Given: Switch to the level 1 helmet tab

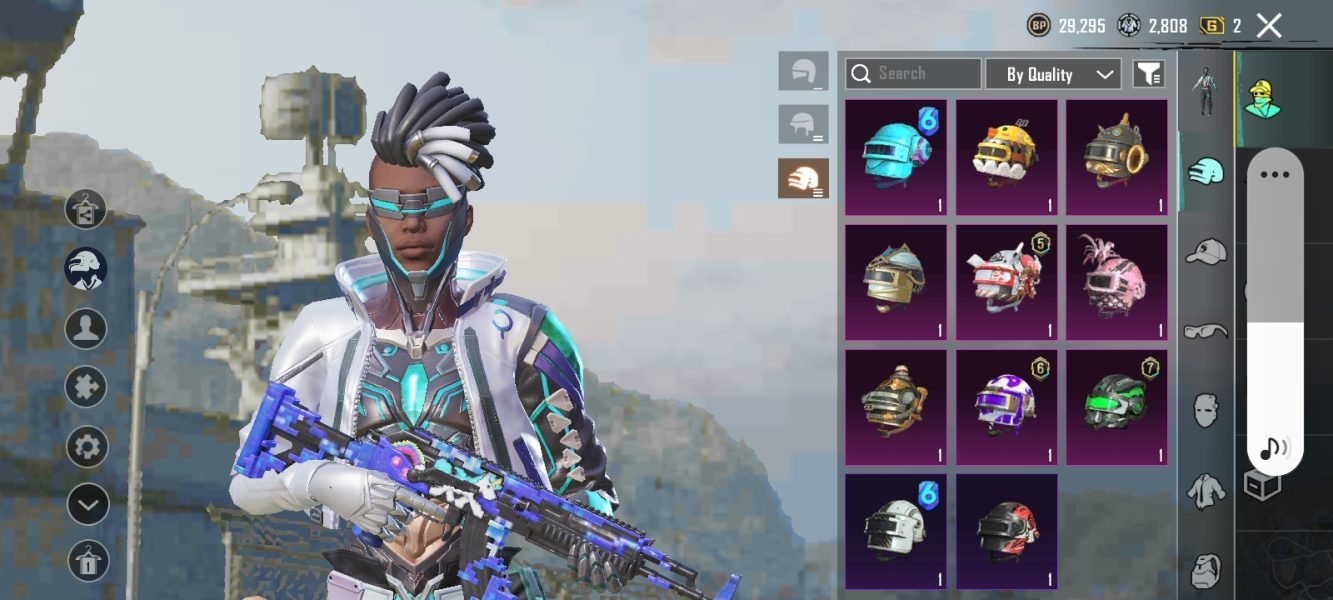Looking at the screenshot, I should tap(803, 71).
